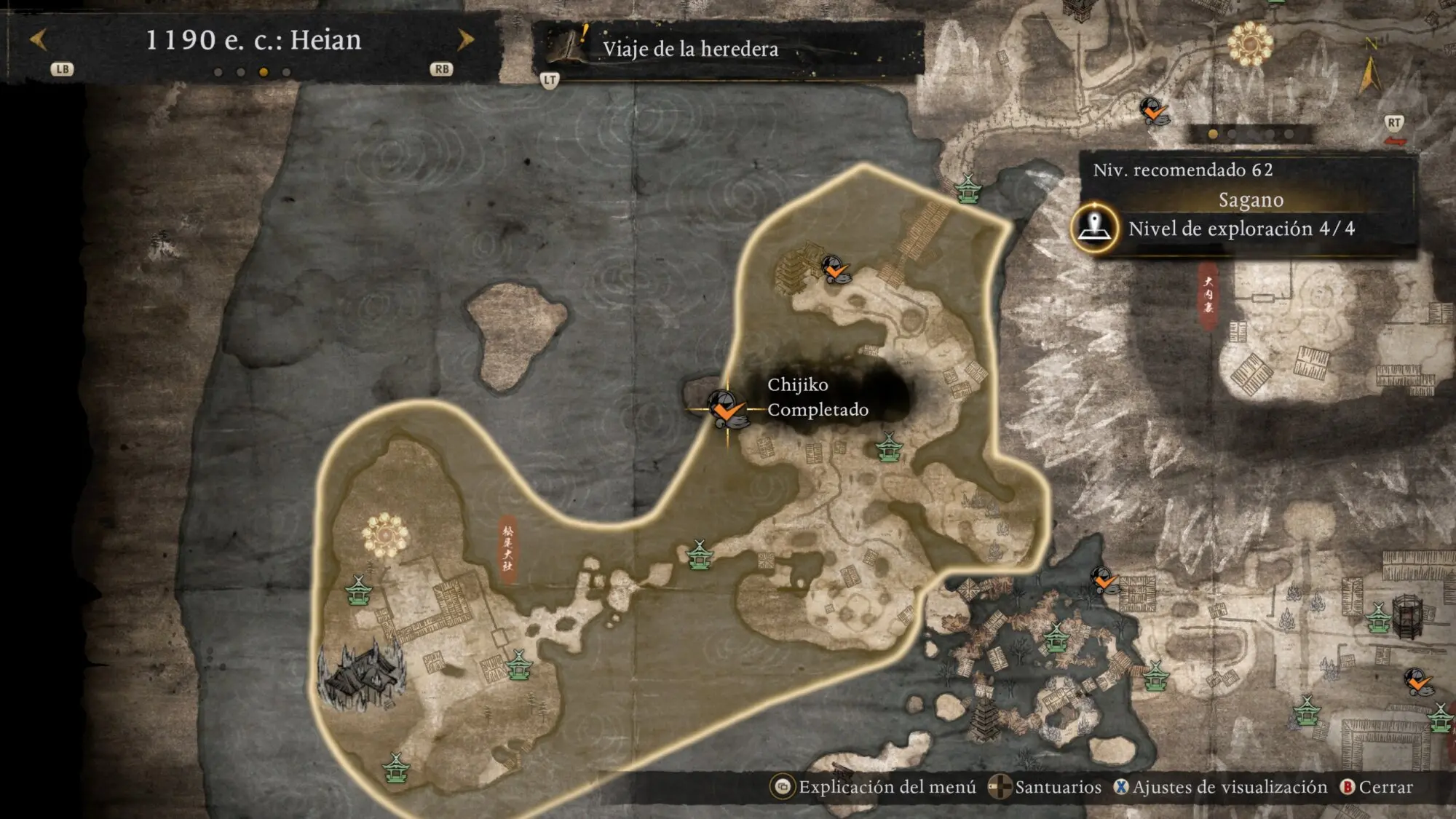
Task: Show the Santuarios list
Action: pyautogui.click(x=1046, y=787)
